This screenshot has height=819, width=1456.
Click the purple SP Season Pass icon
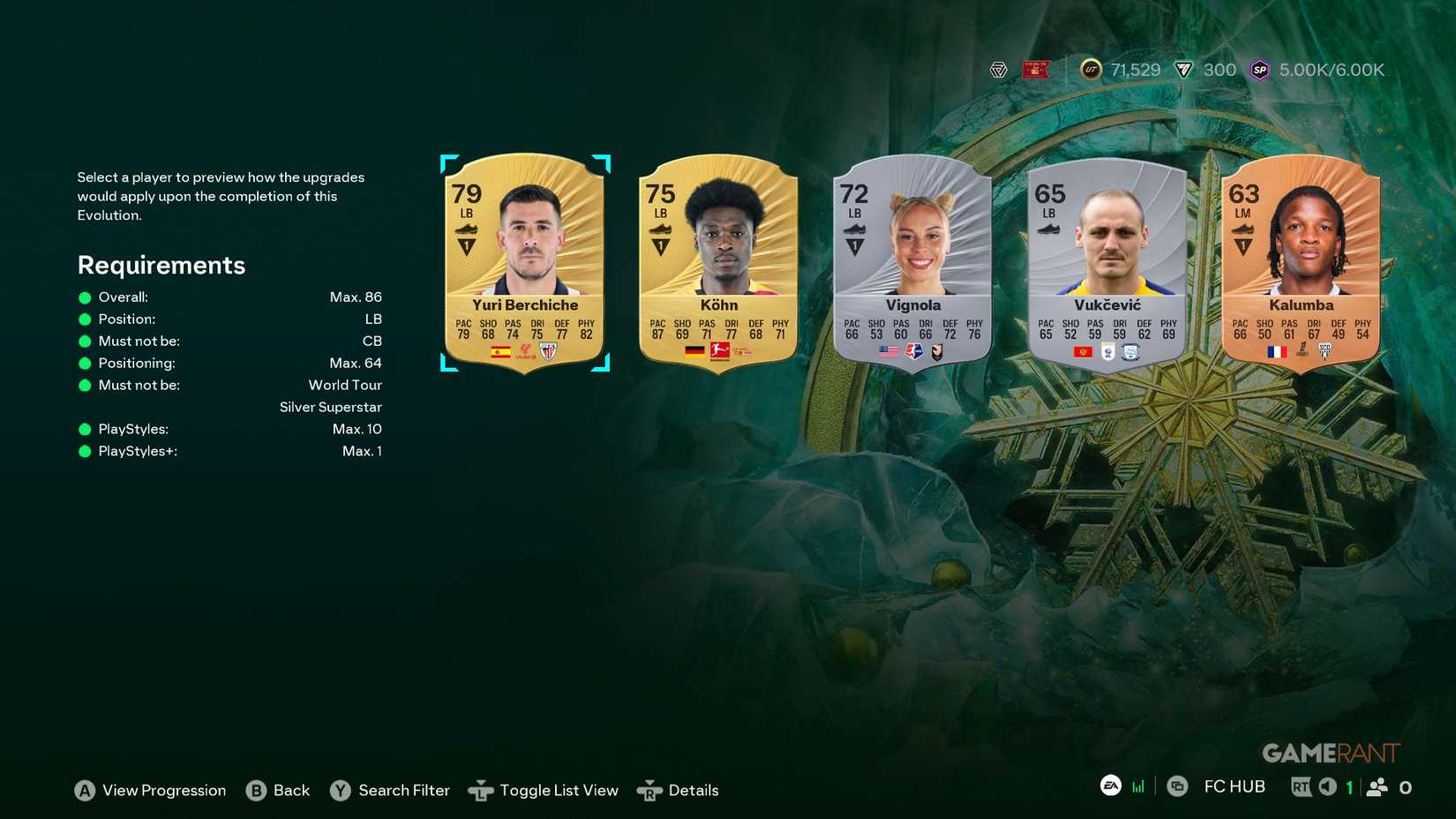tap(1259, 70)
